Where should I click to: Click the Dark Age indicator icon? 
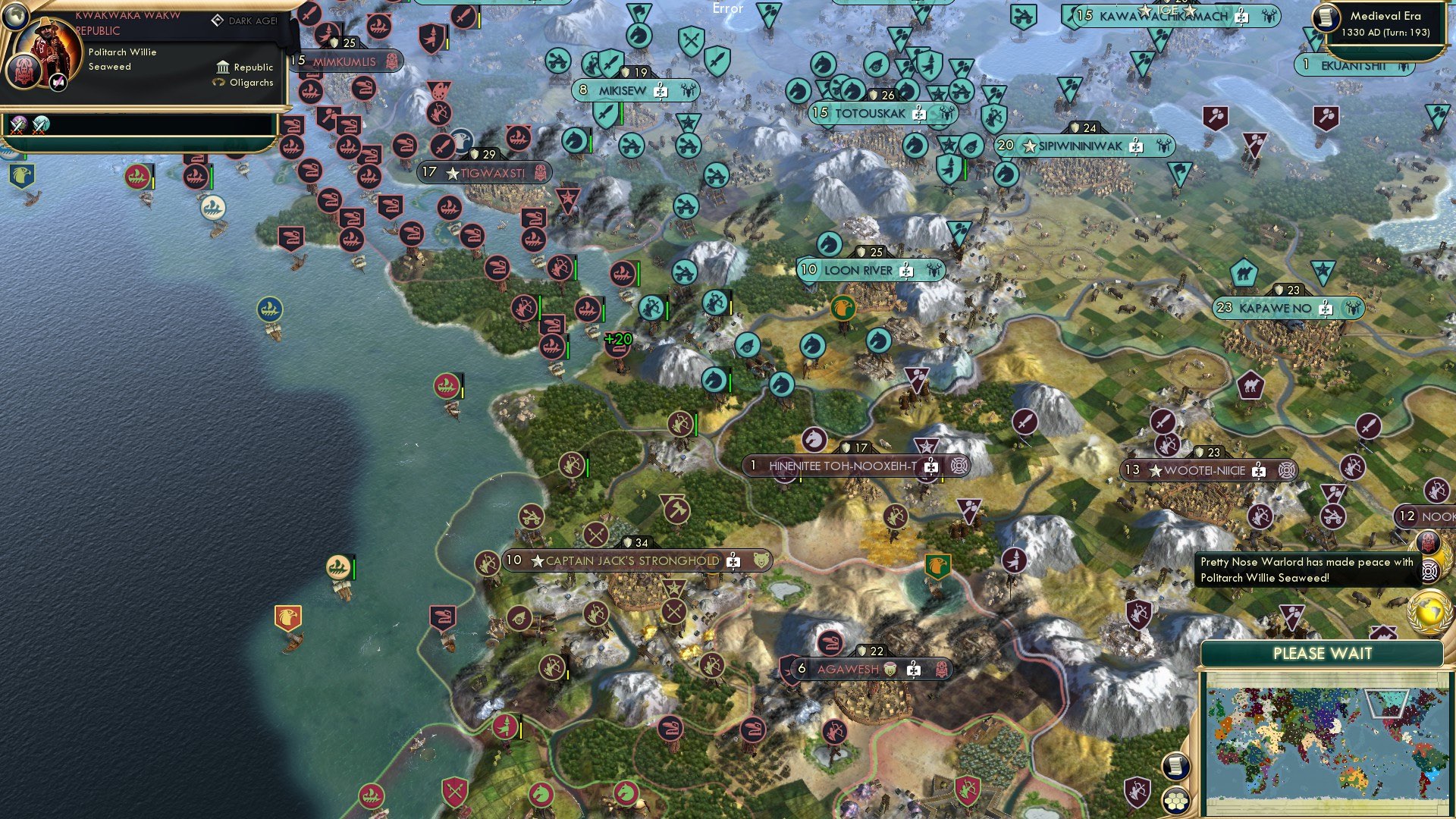218,20
